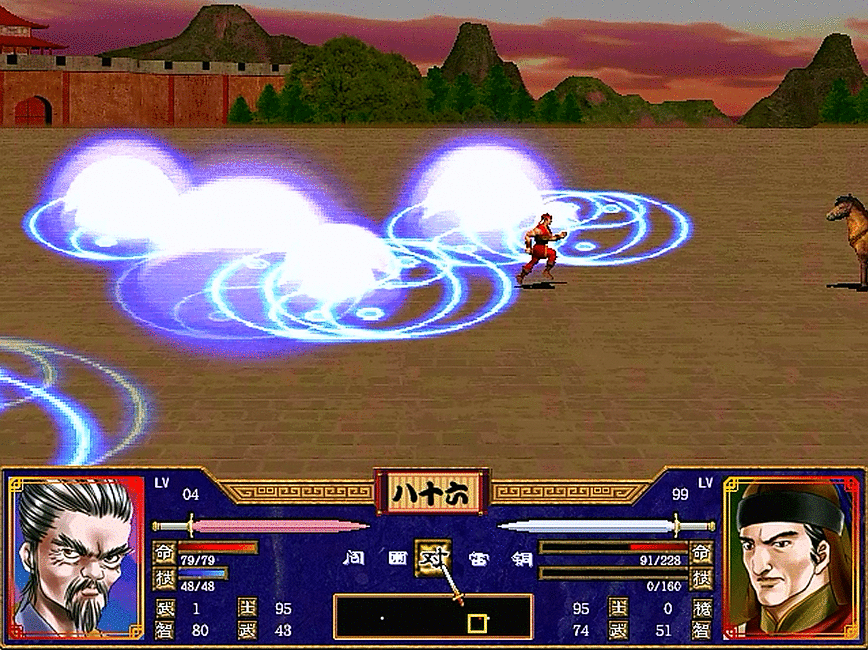
Task: Choose the 密 command character
Action: click(x=477, y=557)
